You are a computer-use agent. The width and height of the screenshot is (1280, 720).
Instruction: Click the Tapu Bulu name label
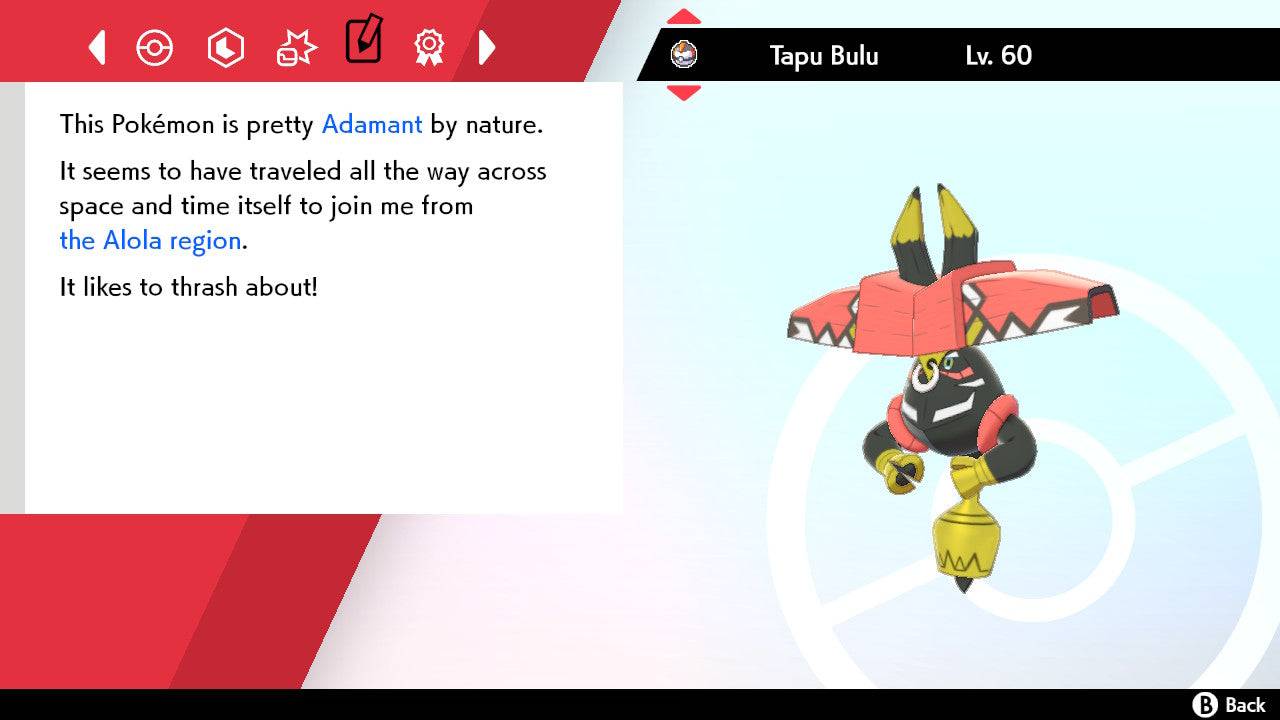coord(823,56)
